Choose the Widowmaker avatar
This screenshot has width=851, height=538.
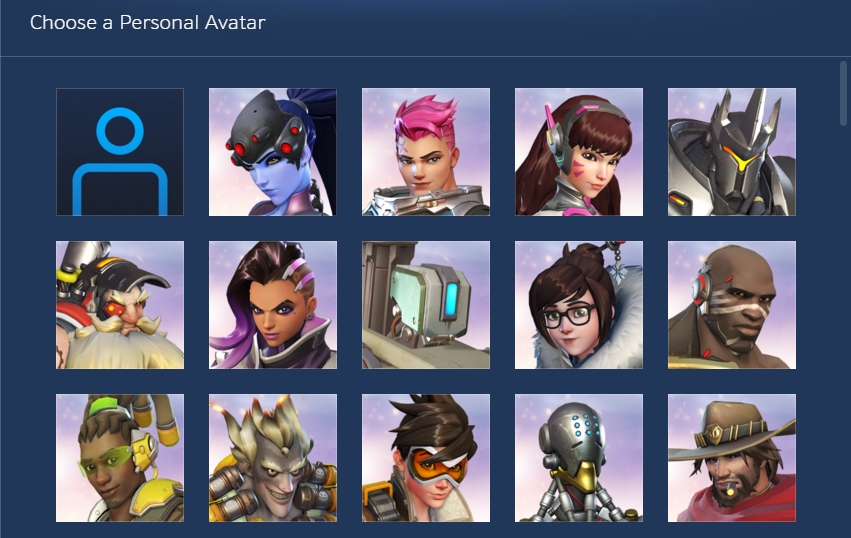coord(273,152)
